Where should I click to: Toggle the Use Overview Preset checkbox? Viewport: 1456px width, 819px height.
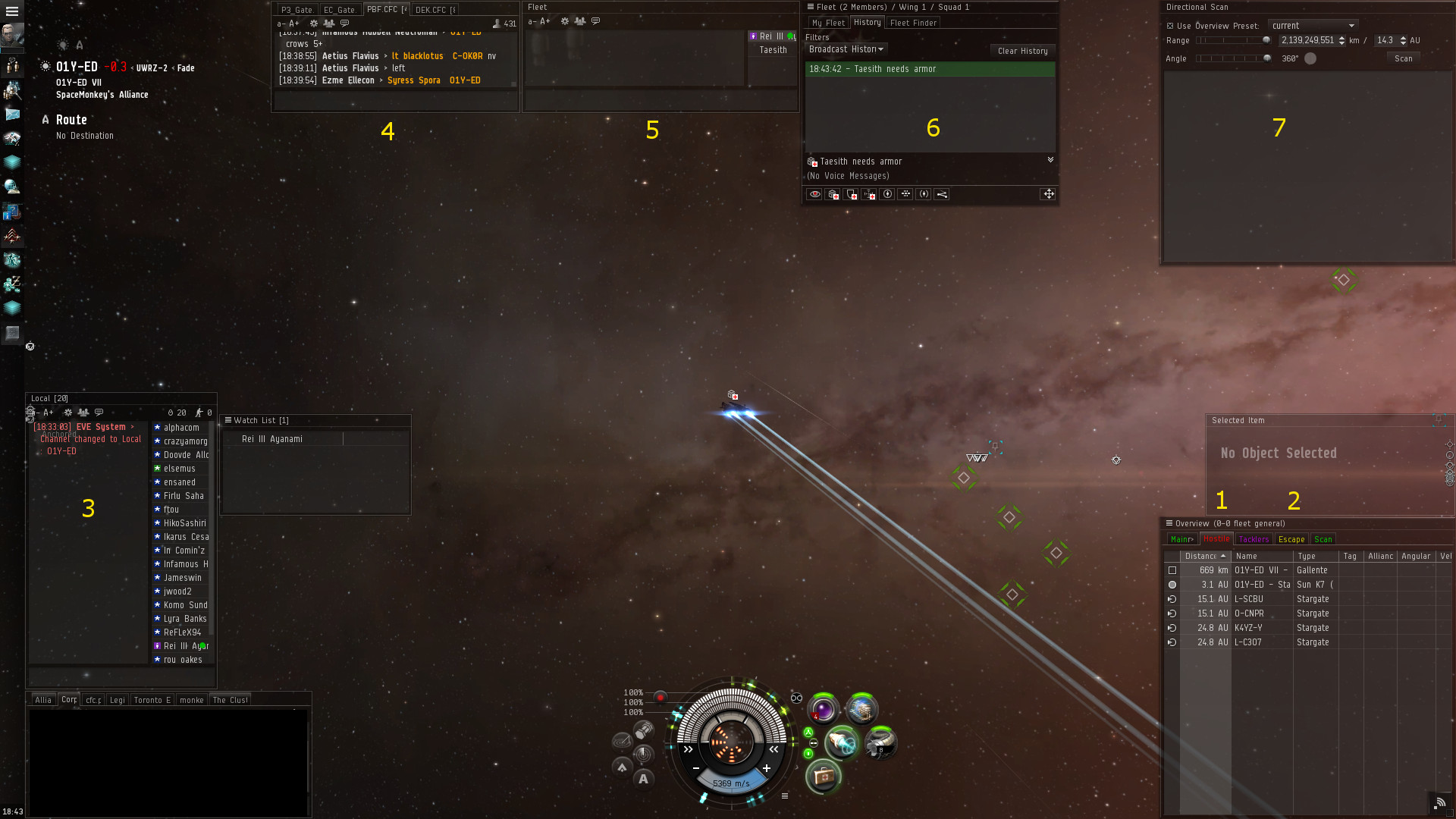tap(1170, 26)
